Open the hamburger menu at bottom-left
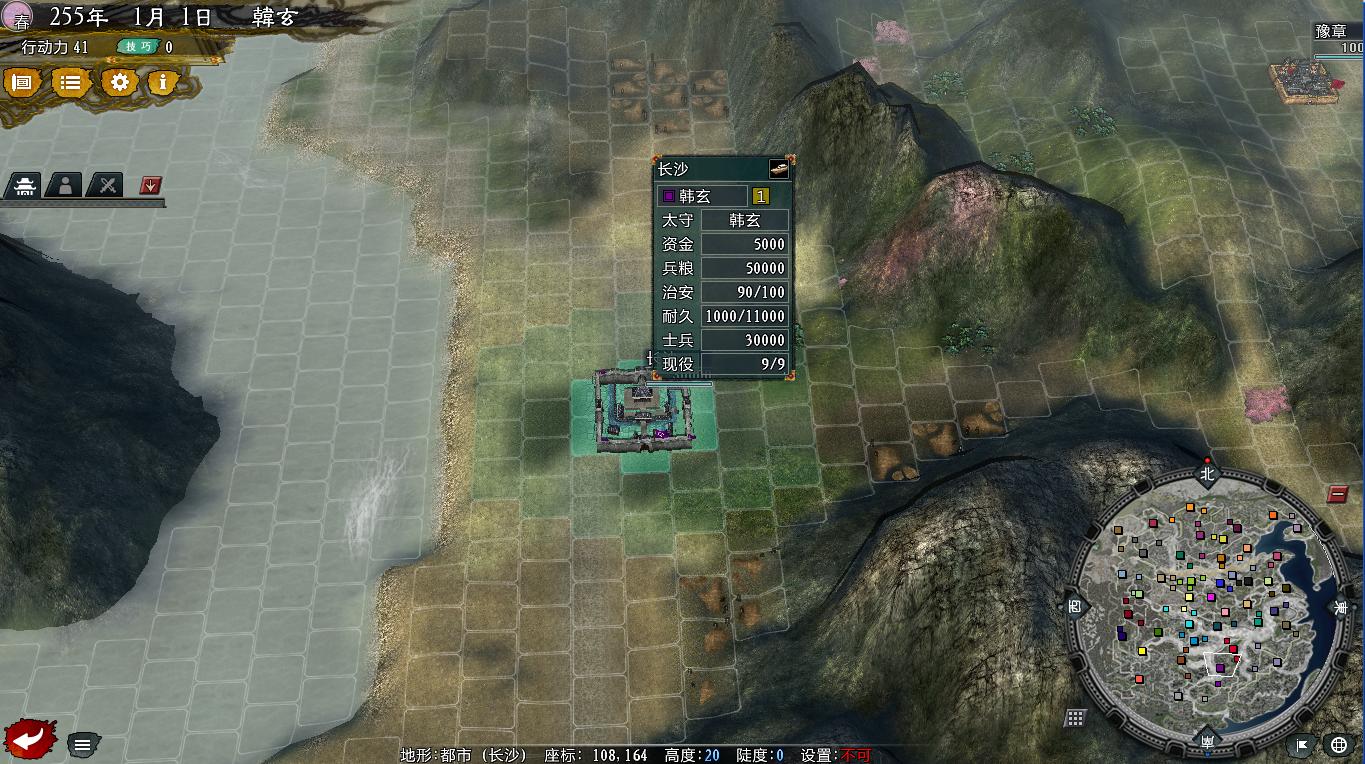This screenshot has height=764, width=1365. point(82,743)
